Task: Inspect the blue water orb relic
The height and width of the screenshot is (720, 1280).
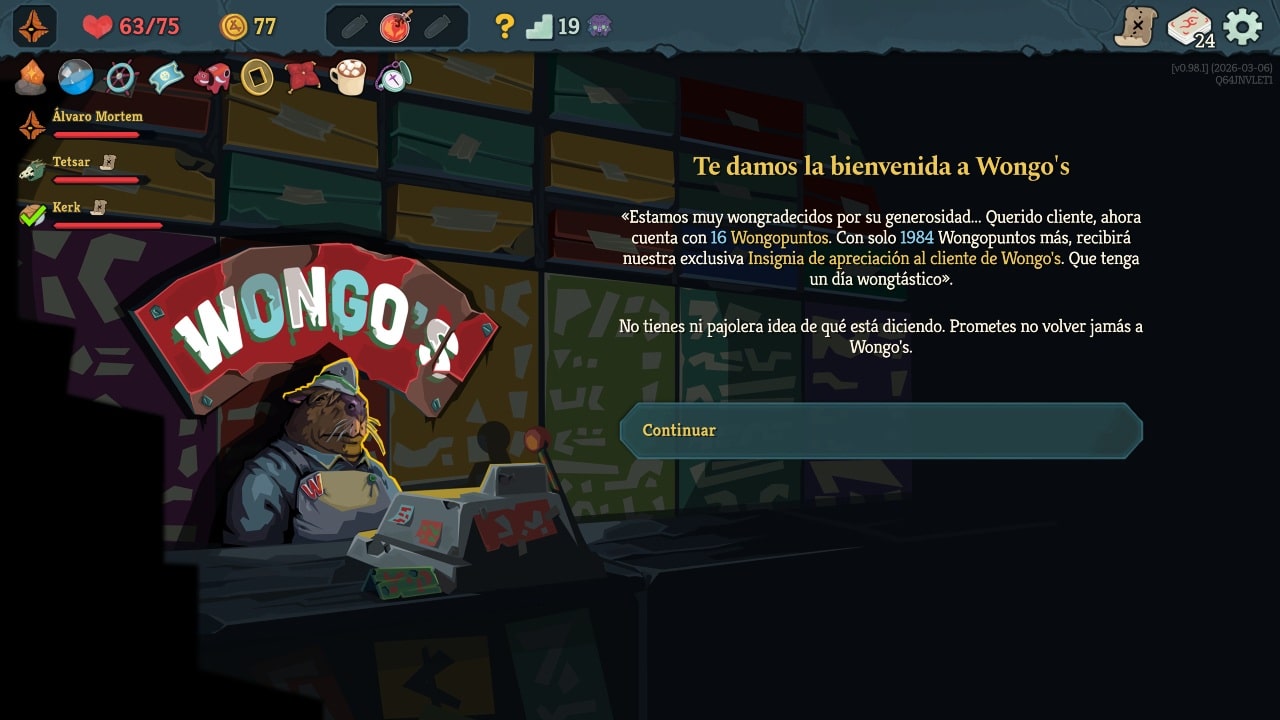Action: [76, 77]
